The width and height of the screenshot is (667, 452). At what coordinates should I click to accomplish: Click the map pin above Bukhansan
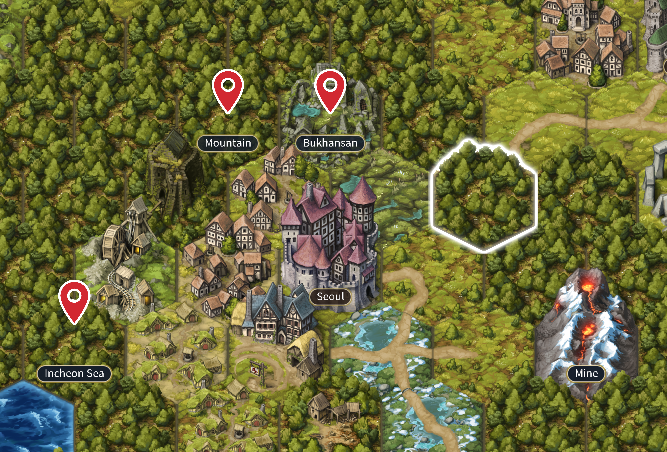[x=330, y=91]
